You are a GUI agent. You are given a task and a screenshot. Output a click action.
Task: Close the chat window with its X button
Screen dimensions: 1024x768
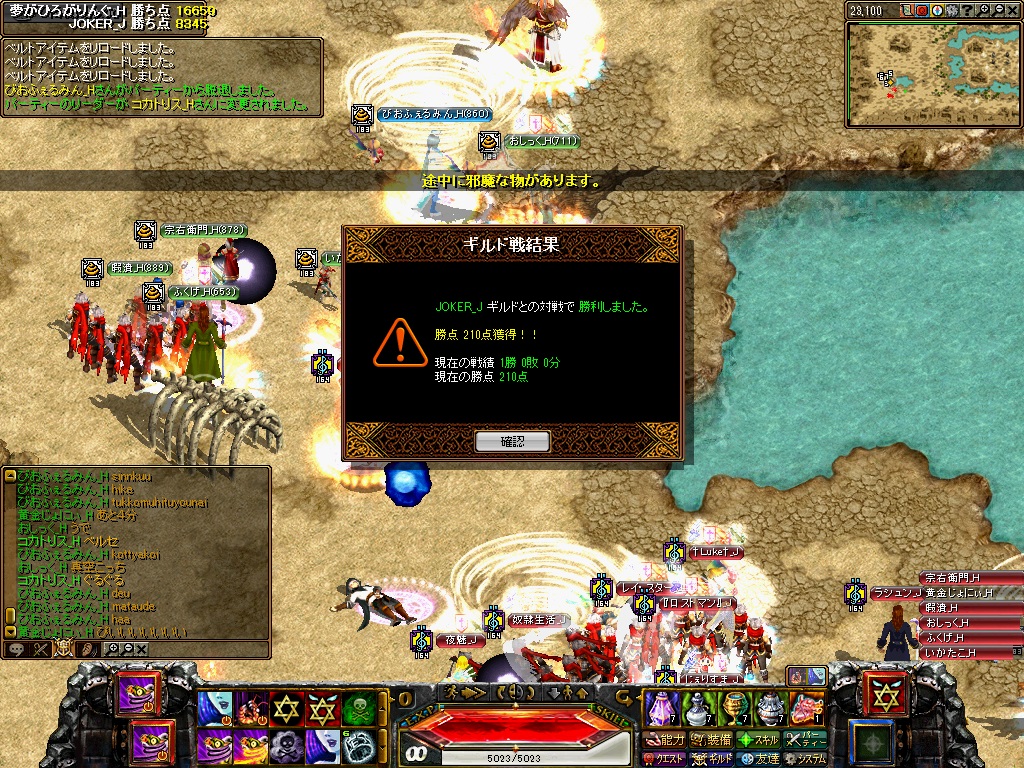[142, 649]
